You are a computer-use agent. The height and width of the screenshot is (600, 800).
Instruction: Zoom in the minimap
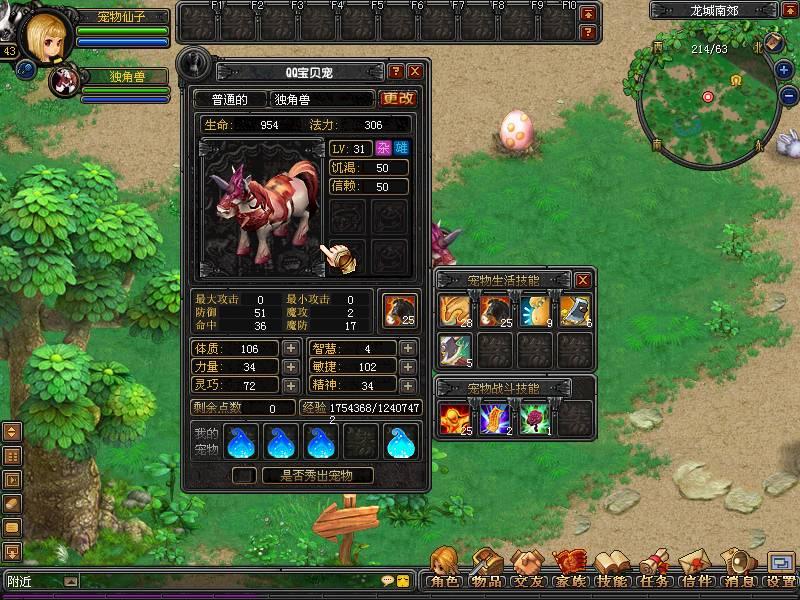coord(785,71)
